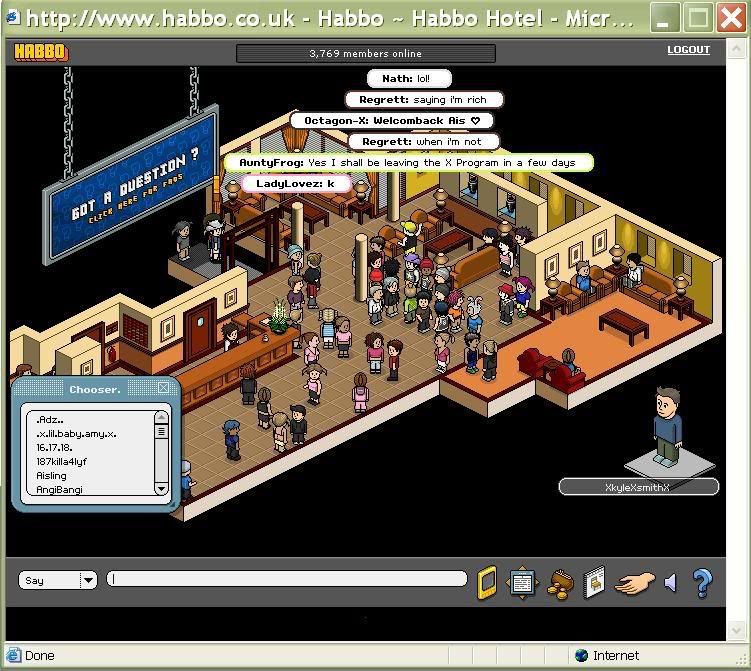Pick 16.17.18. in the Chooser list
The image size is (751, 671).
(x=54, y=448)
